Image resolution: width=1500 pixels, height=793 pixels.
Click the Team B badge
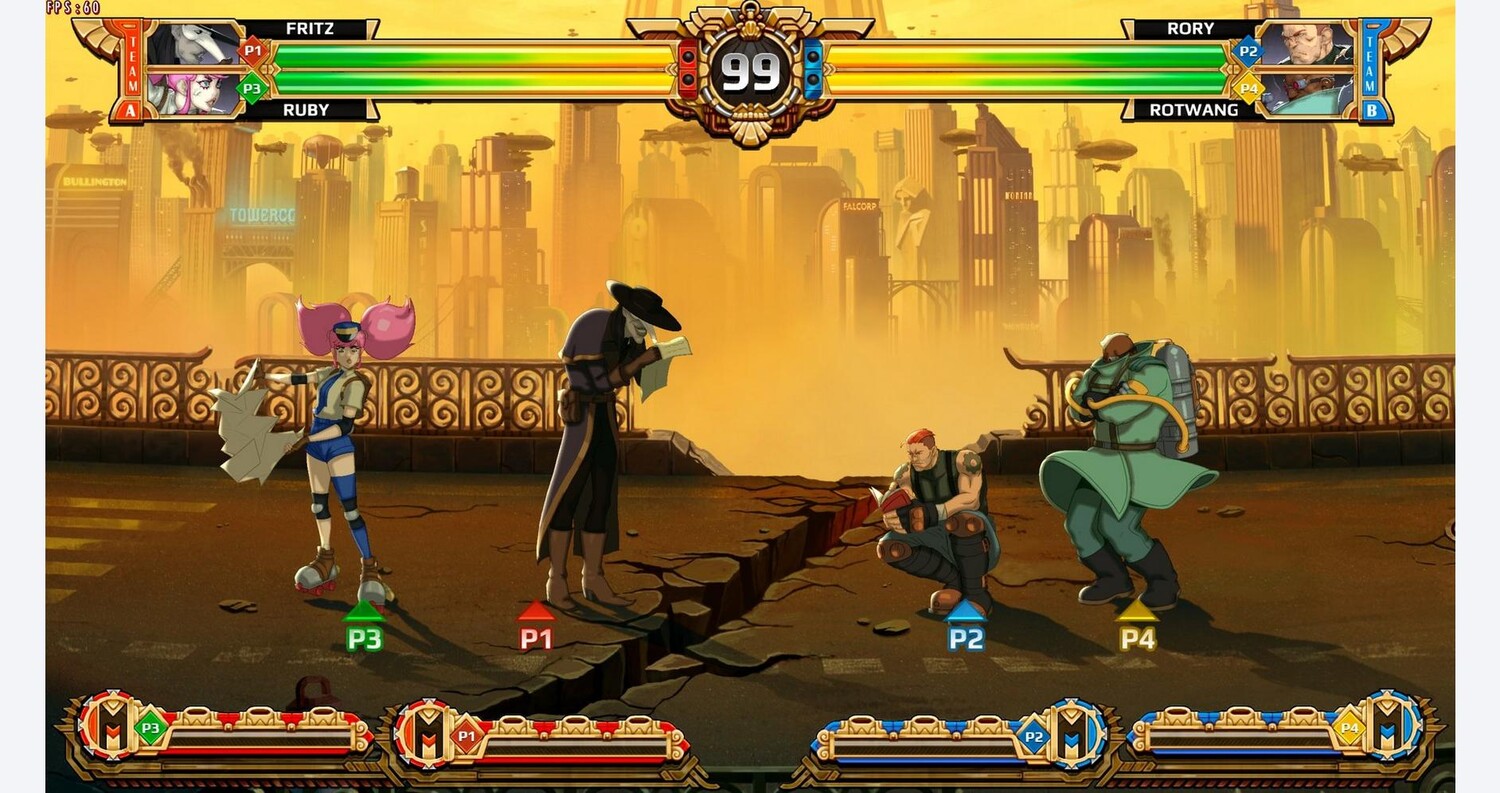pyautogui.click(x=1374, y=70)
